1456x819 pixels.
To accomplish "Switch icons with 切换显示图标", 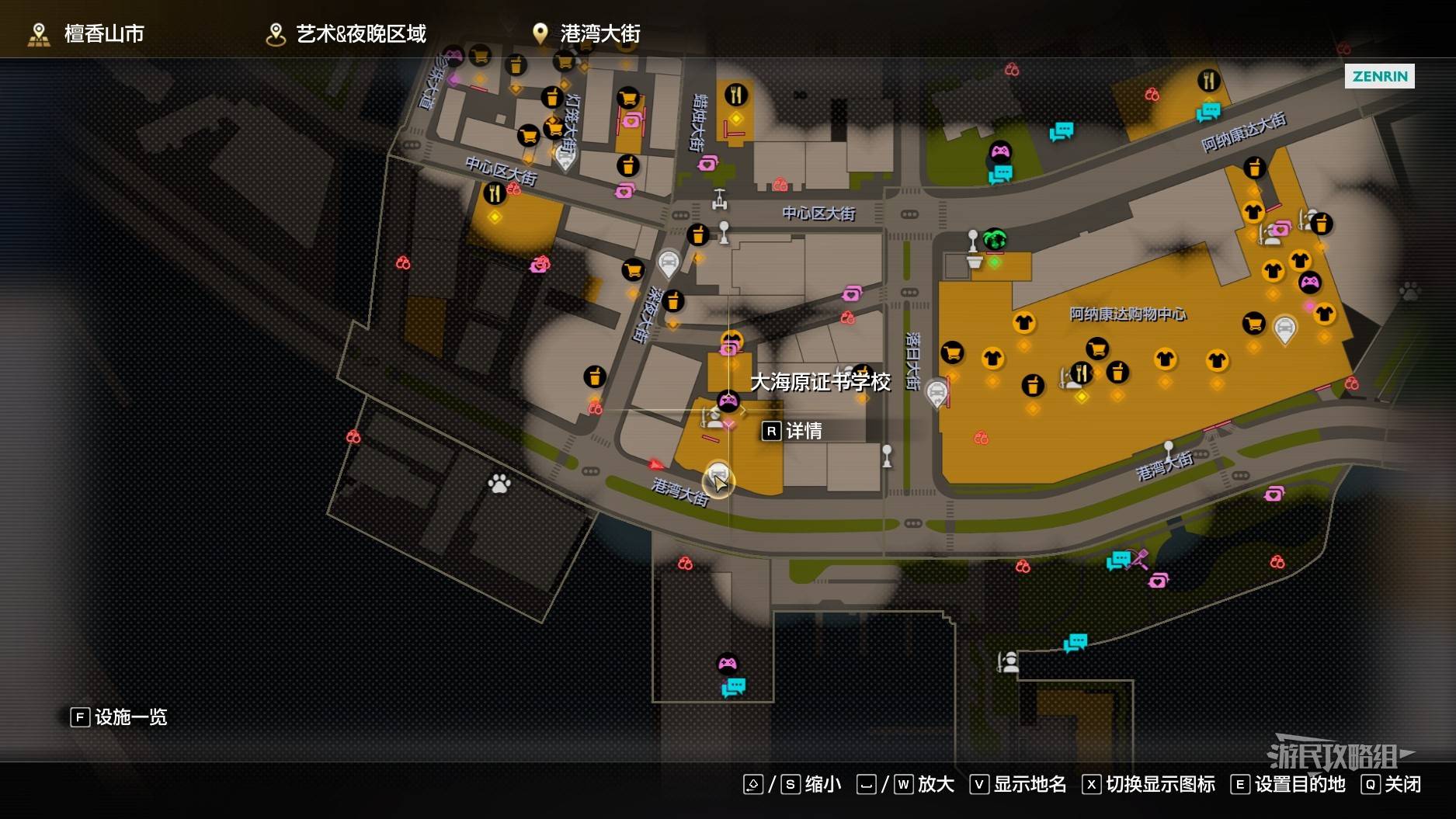I will coord(1148,784).
